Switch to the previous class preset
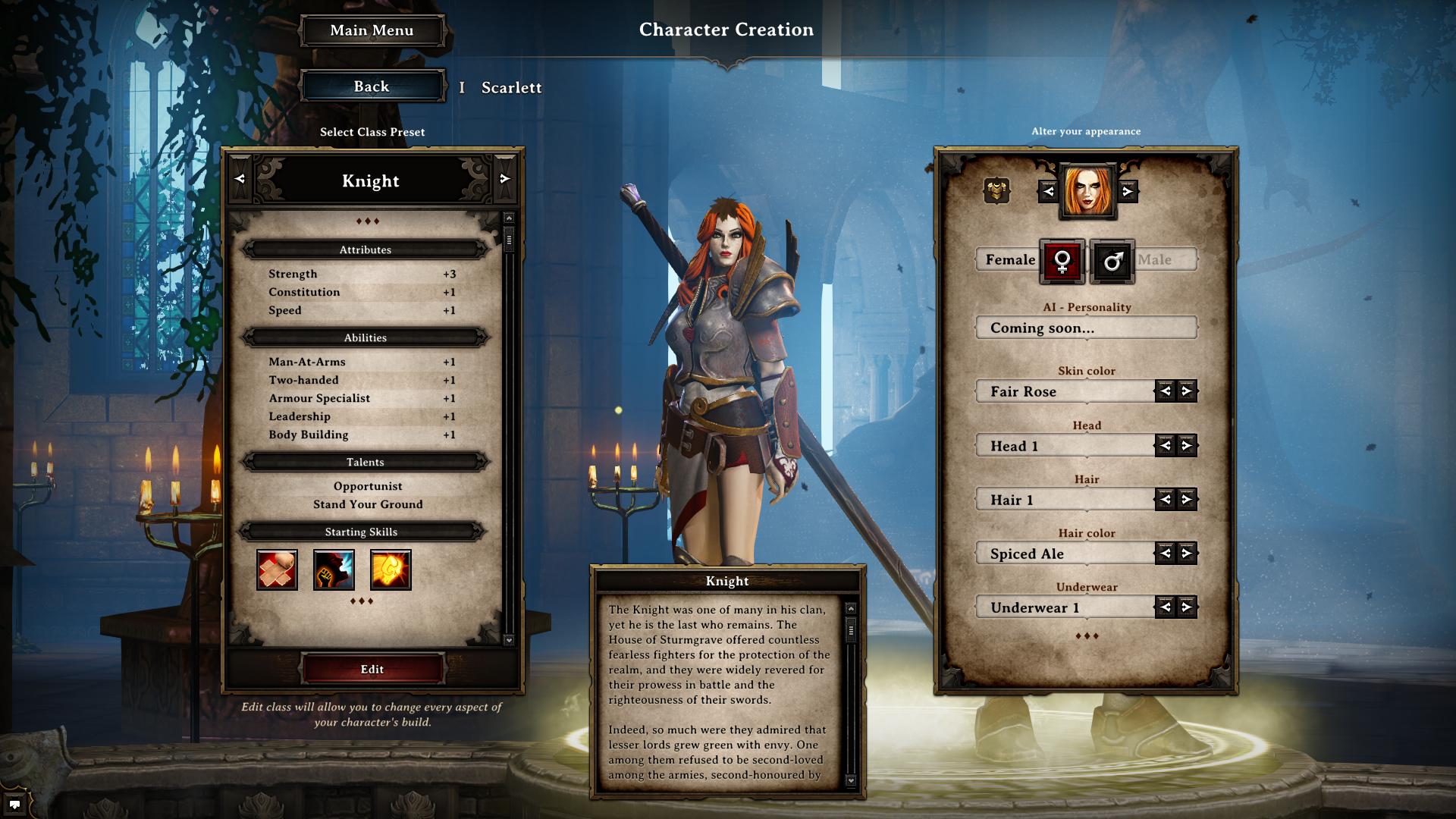This screenshot has width=1456, height=819. pyautogui.click(x=240, y=179)
